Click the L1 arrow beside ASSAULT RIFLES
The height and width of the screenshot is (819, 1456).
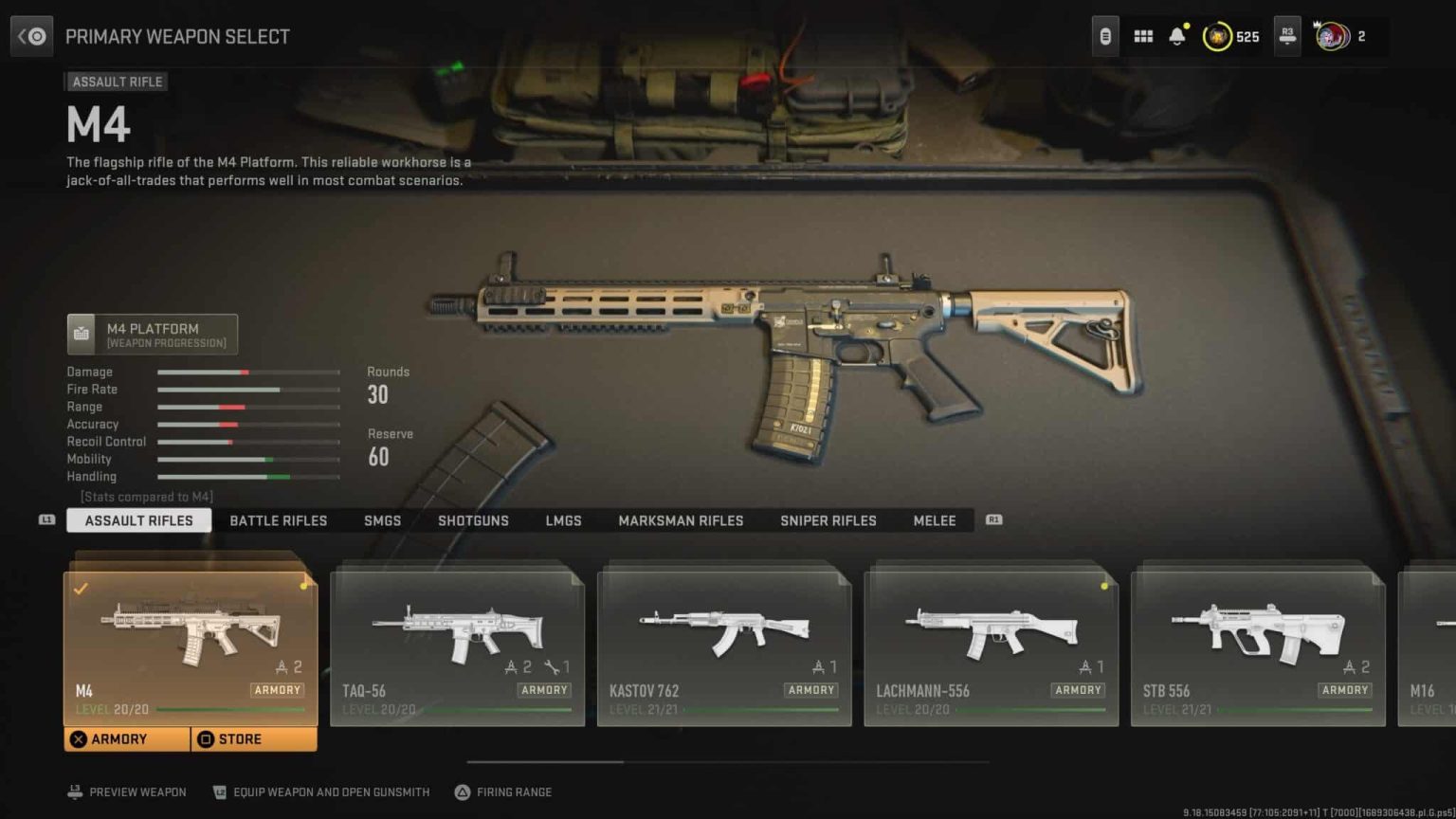click(45, 519)
